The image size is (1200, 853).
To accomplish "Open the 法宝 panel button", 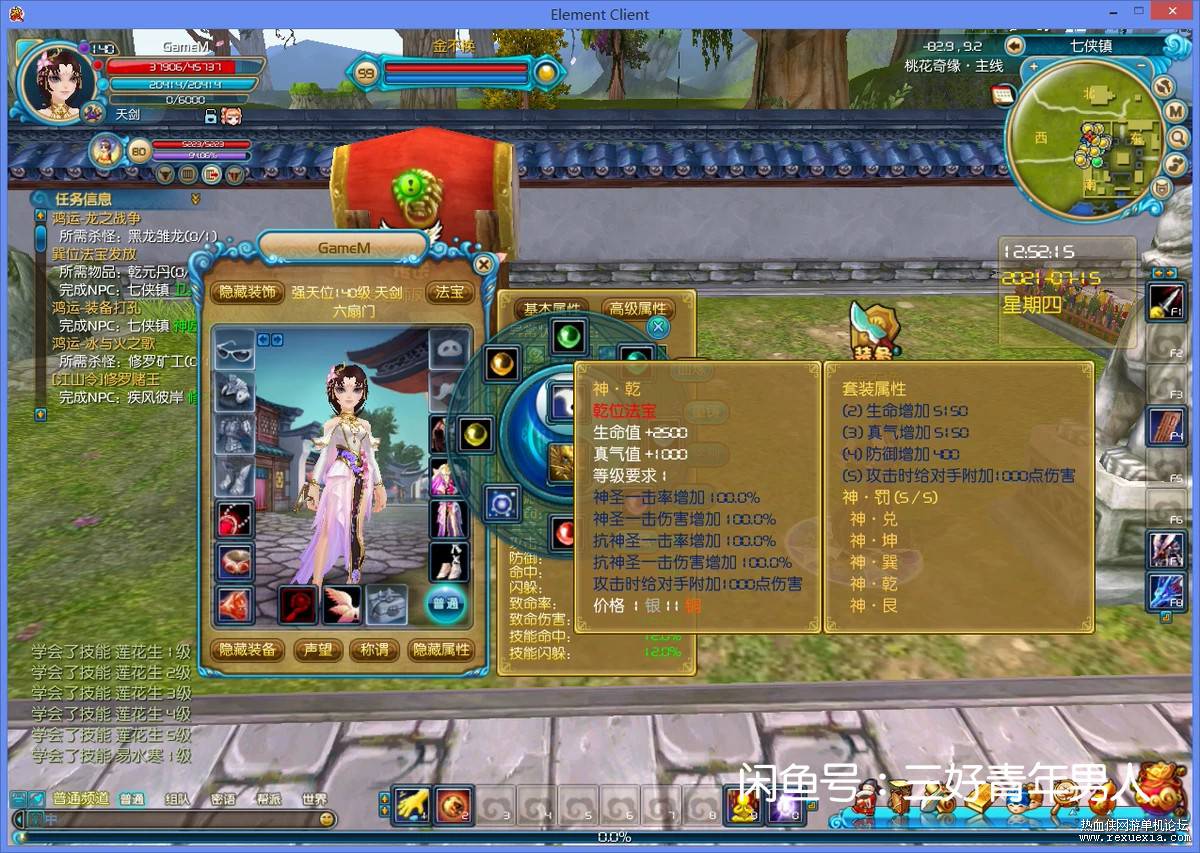I will coord(450,292).
